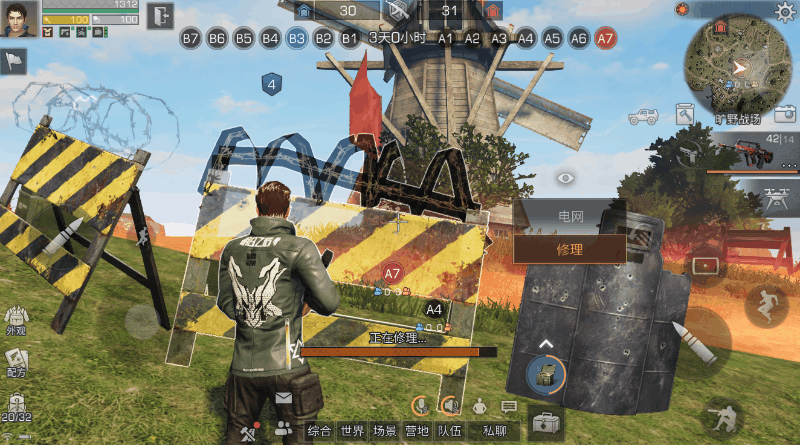
Task: Select the assault rifle weapon slot
Action: 755,151
